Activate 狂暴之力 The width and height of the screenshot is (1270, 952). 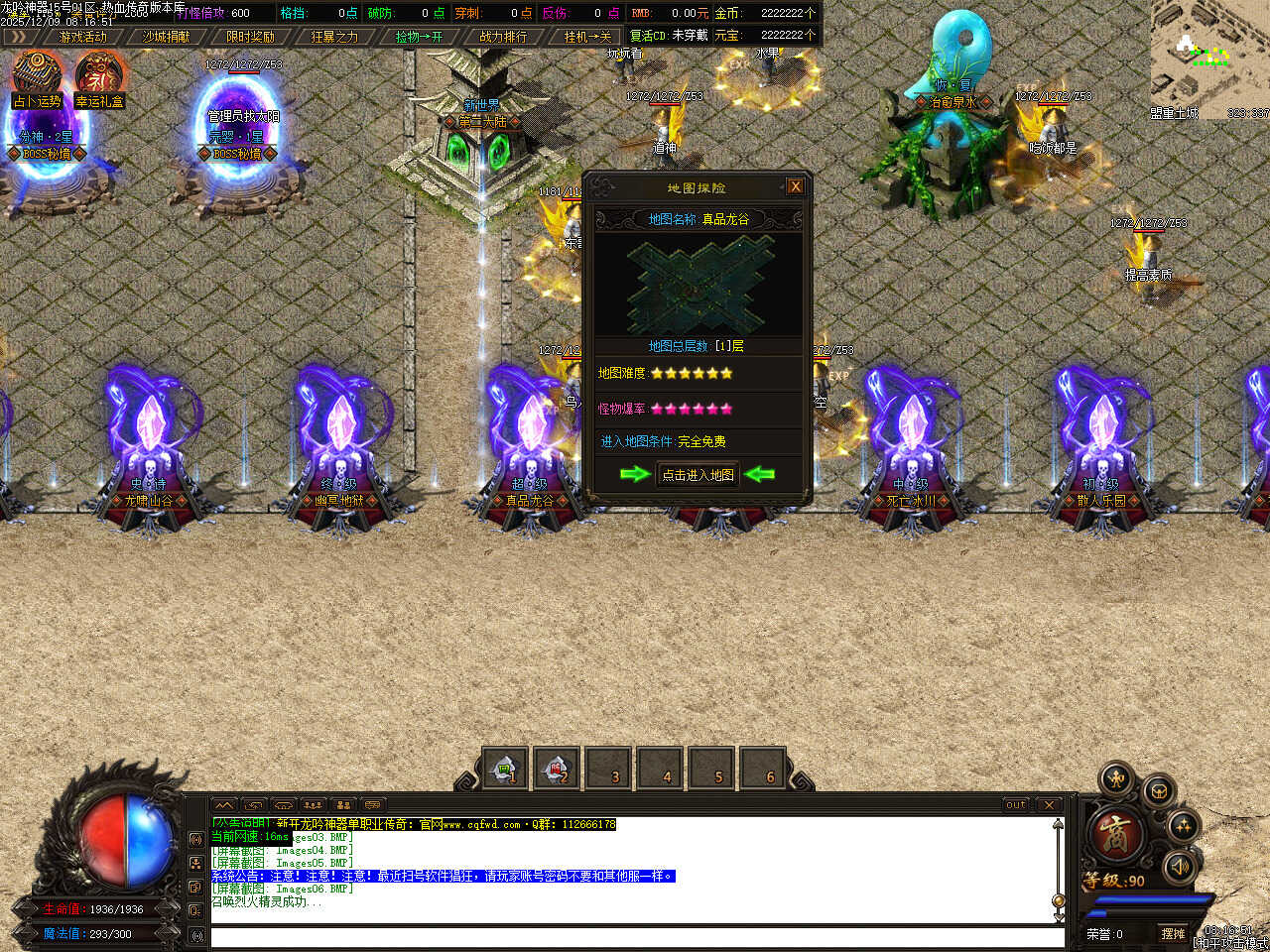(x=334, y=37)
